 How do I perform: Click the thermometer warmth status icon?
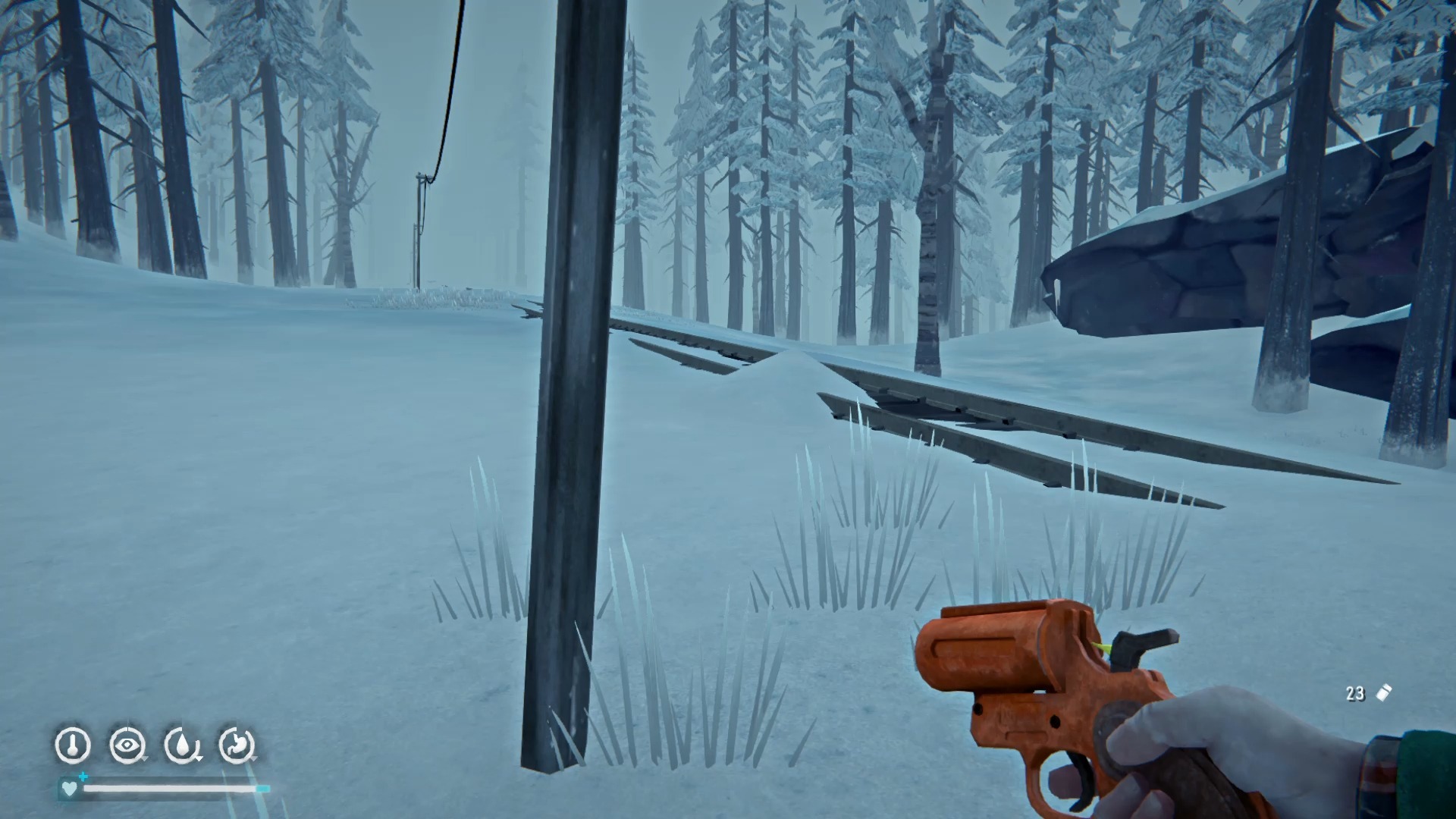coord(73,745)
